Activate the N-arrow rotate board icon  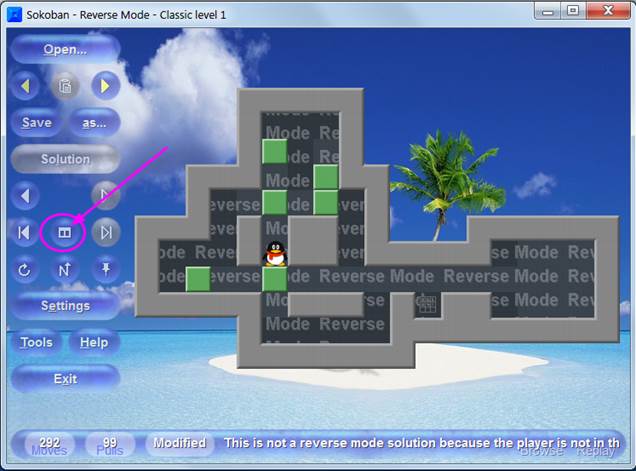(x=65, y=269)
